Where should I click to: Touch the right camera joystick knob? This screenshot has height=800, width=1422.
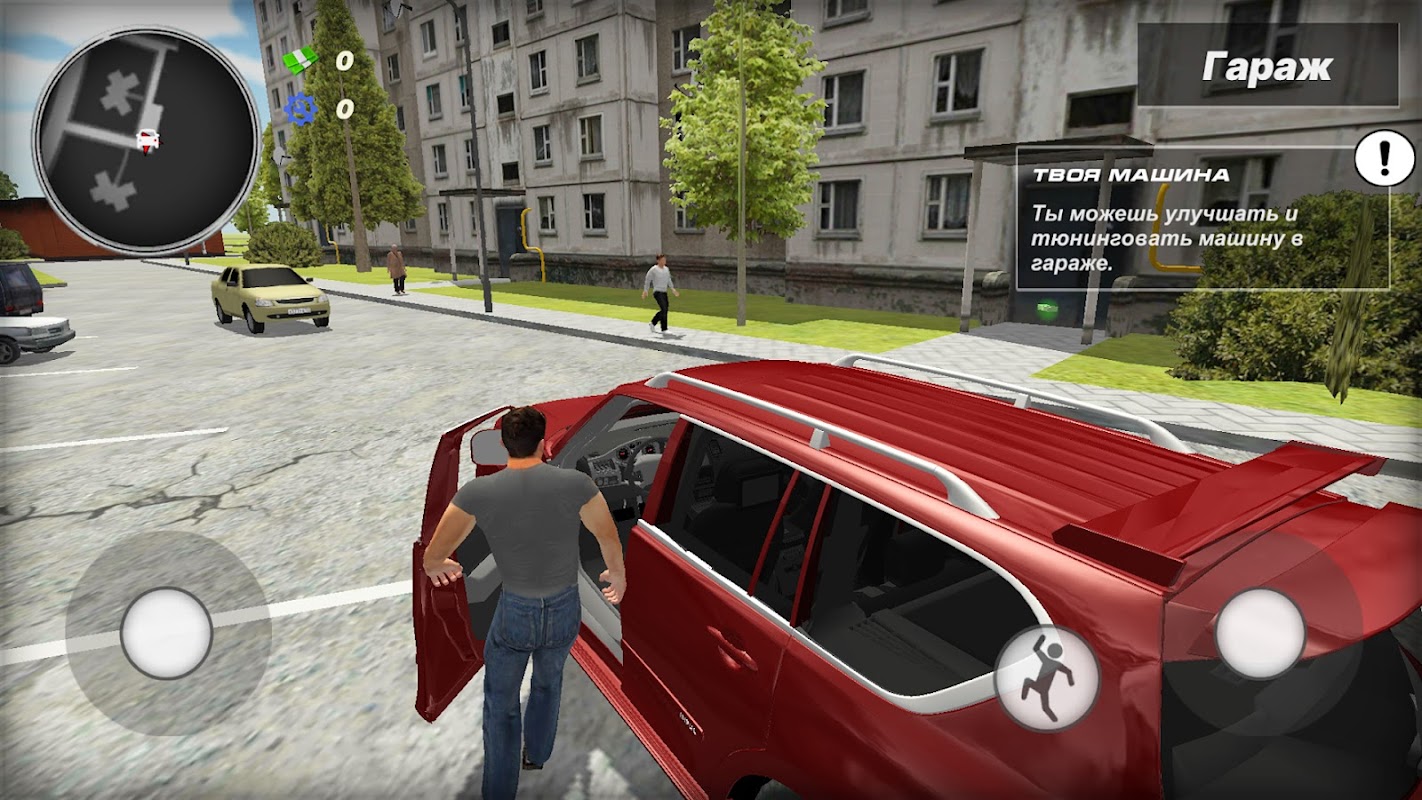[1260, 633]
